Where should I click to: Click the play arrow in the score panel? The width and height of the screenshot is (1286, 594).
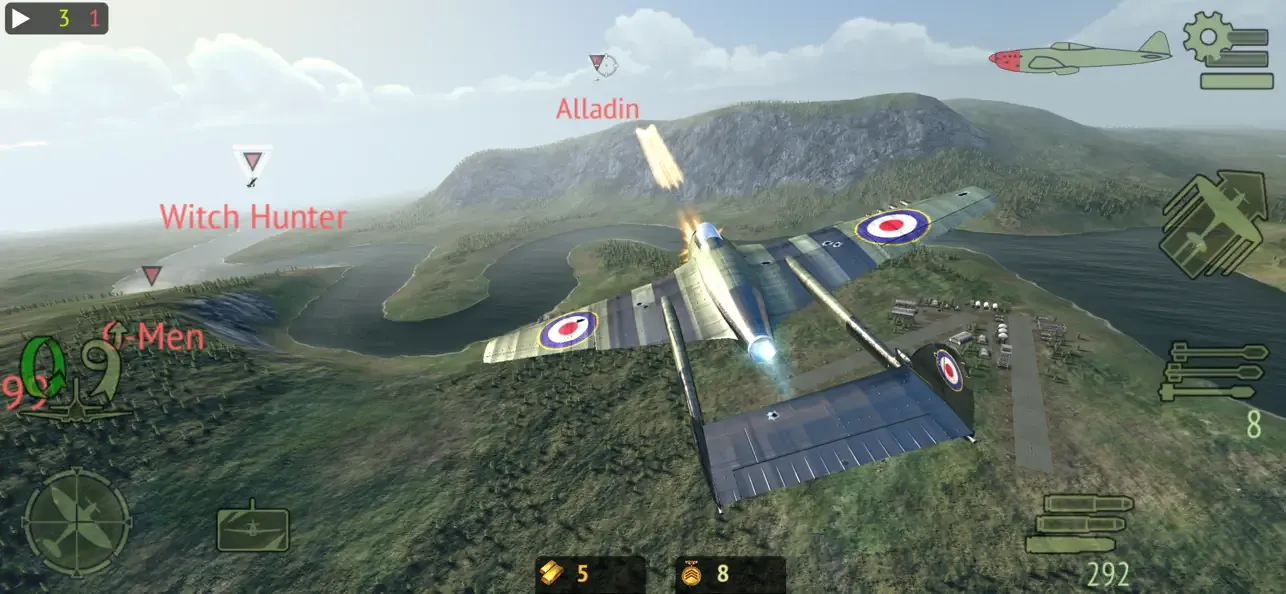click(22, 18)
